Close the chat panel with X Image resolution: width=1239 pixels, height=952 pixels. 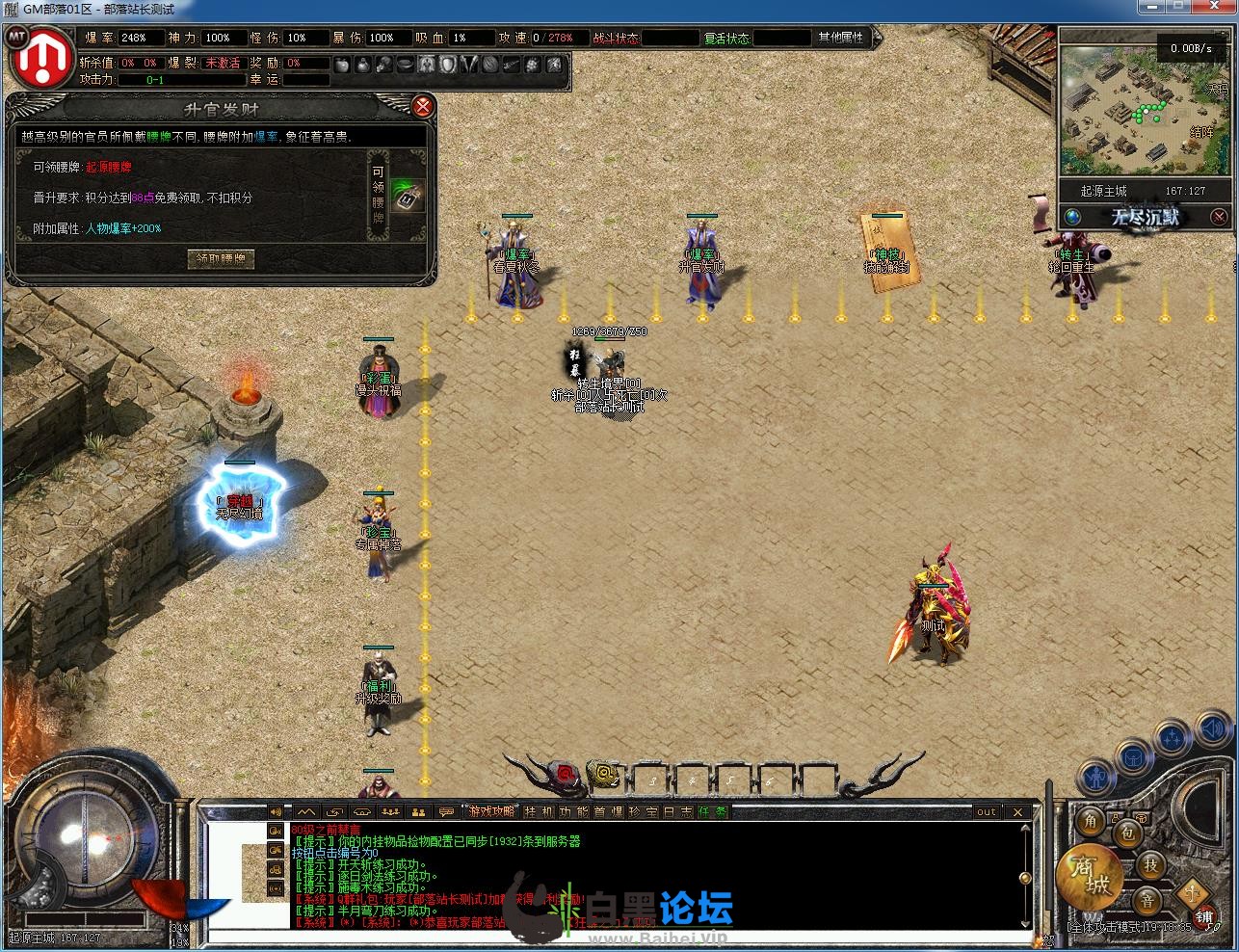[x=1018, y=812]
